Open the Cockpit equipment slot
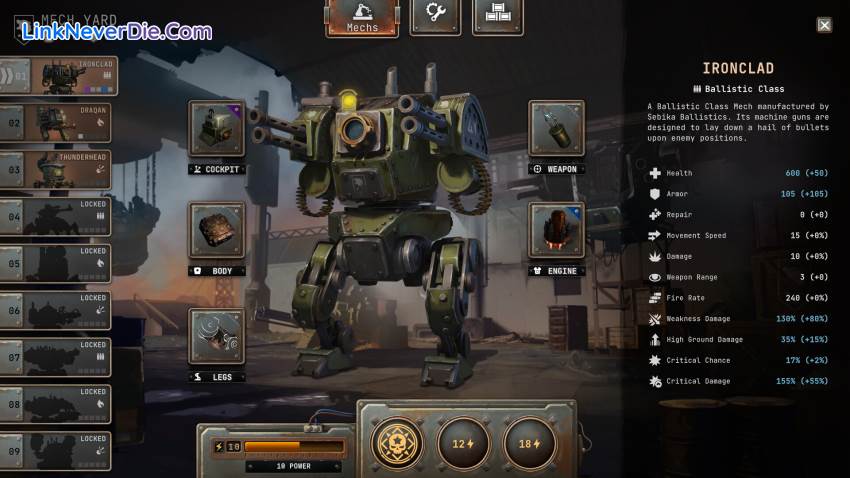850x478 pixels. (x=216, y=129)
